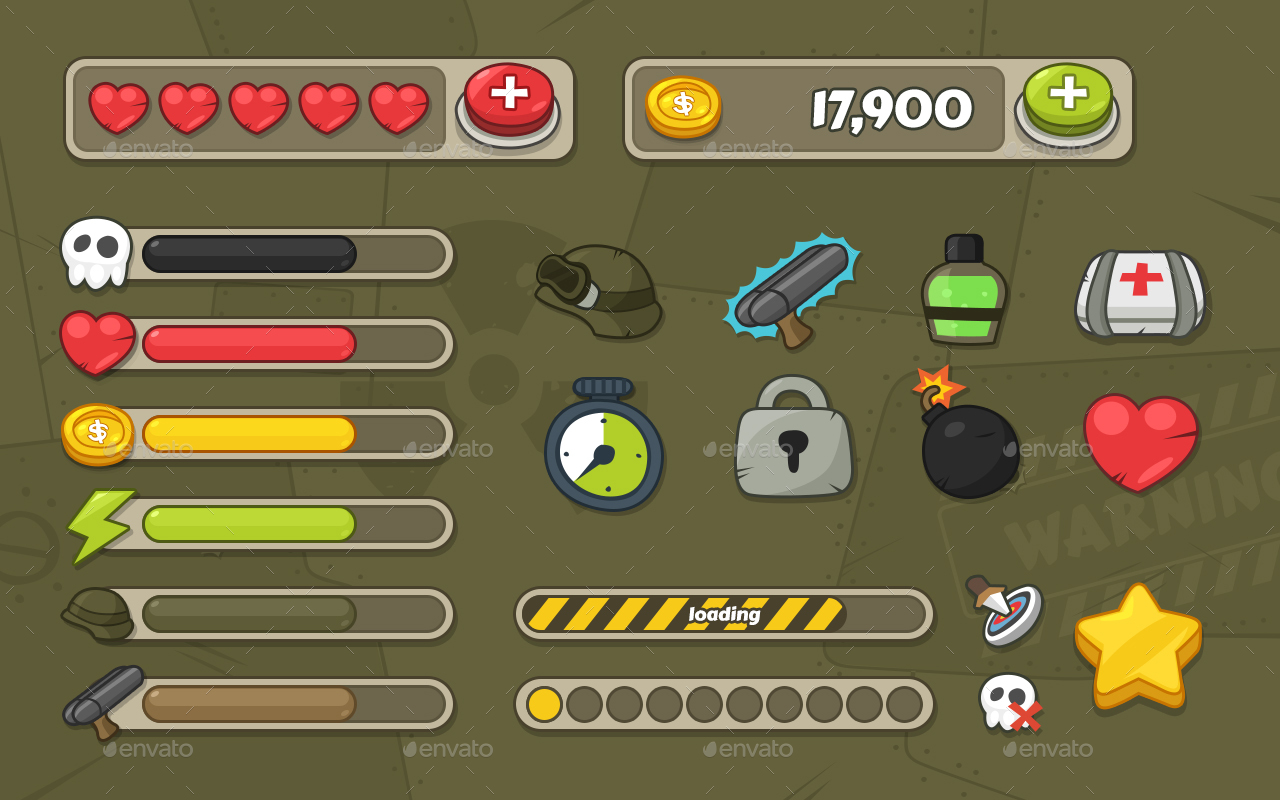Click the lightning bolt energy icon

pyautogui.click(x=97, y=524)
